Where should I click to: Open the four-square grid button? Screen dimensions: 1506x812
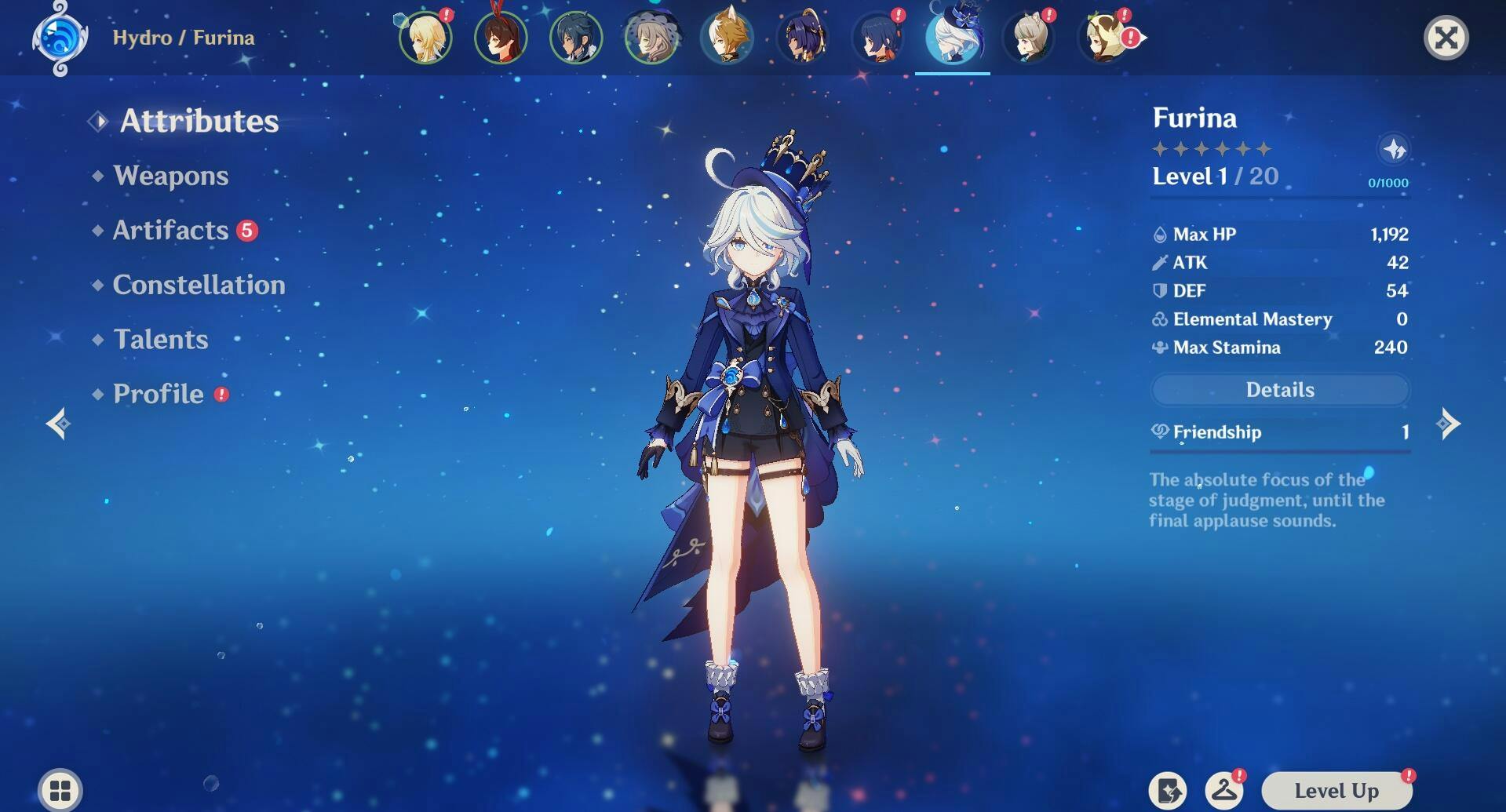pos(60,790)
